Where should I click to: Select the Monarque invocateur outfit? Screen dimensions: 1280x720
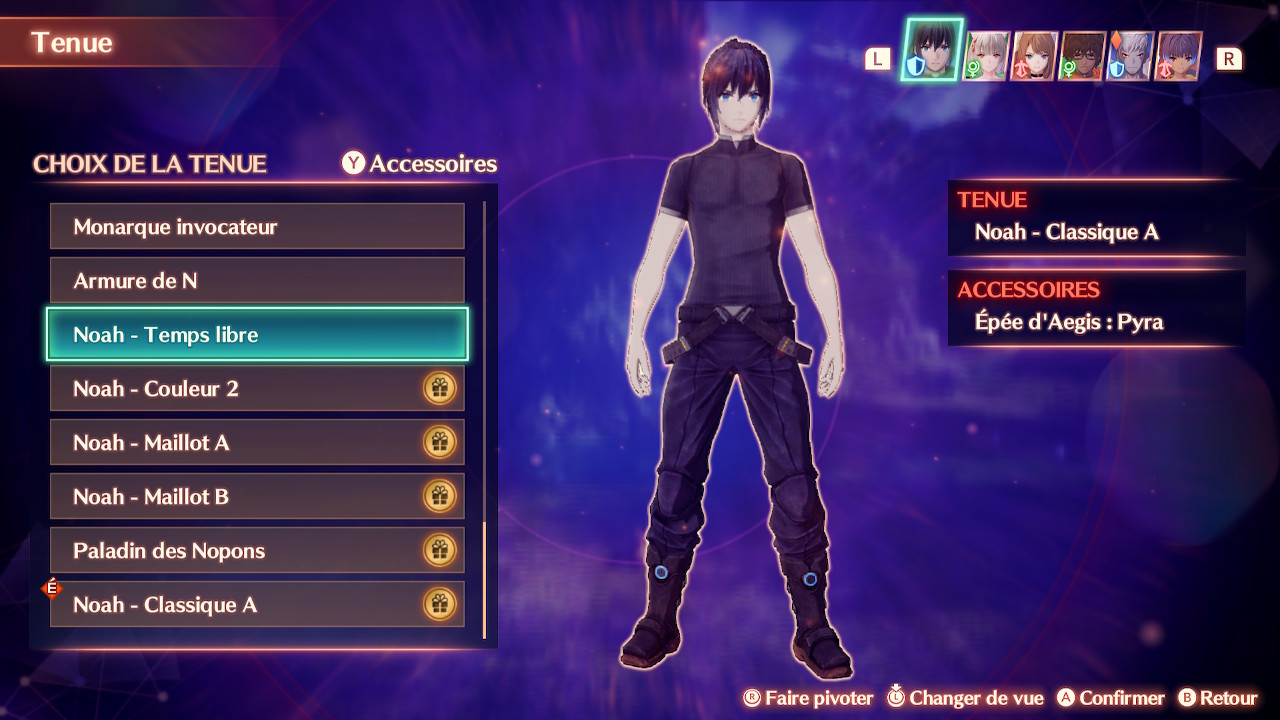pos(257,227)
